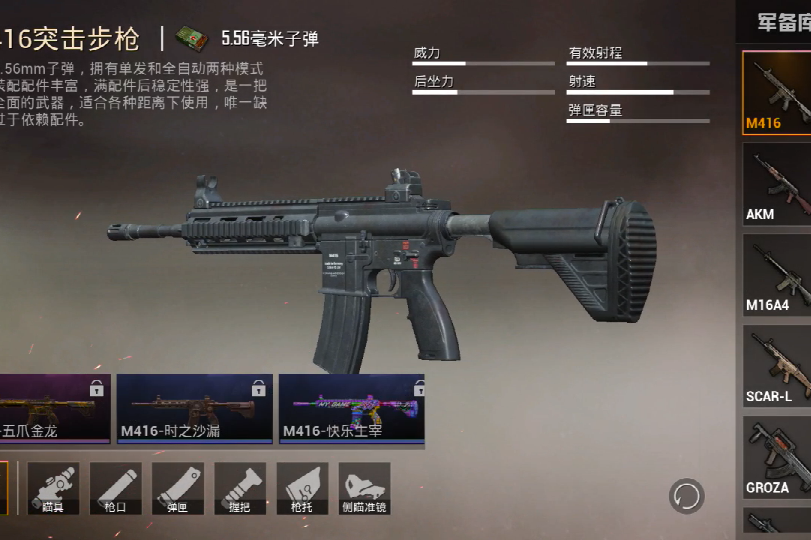Screen dimensions: 811x540
Task: Open the 瞄具 scope attachment slot
Action: click(53, 487)
